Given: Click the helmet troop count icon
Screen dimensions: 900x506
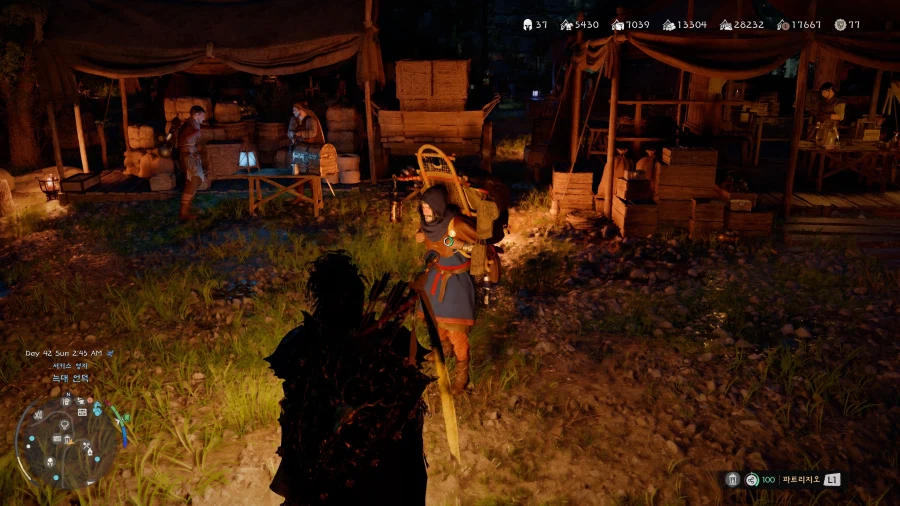Looking at the screenshot, I should pyautogui.click(x=527, y=24).
